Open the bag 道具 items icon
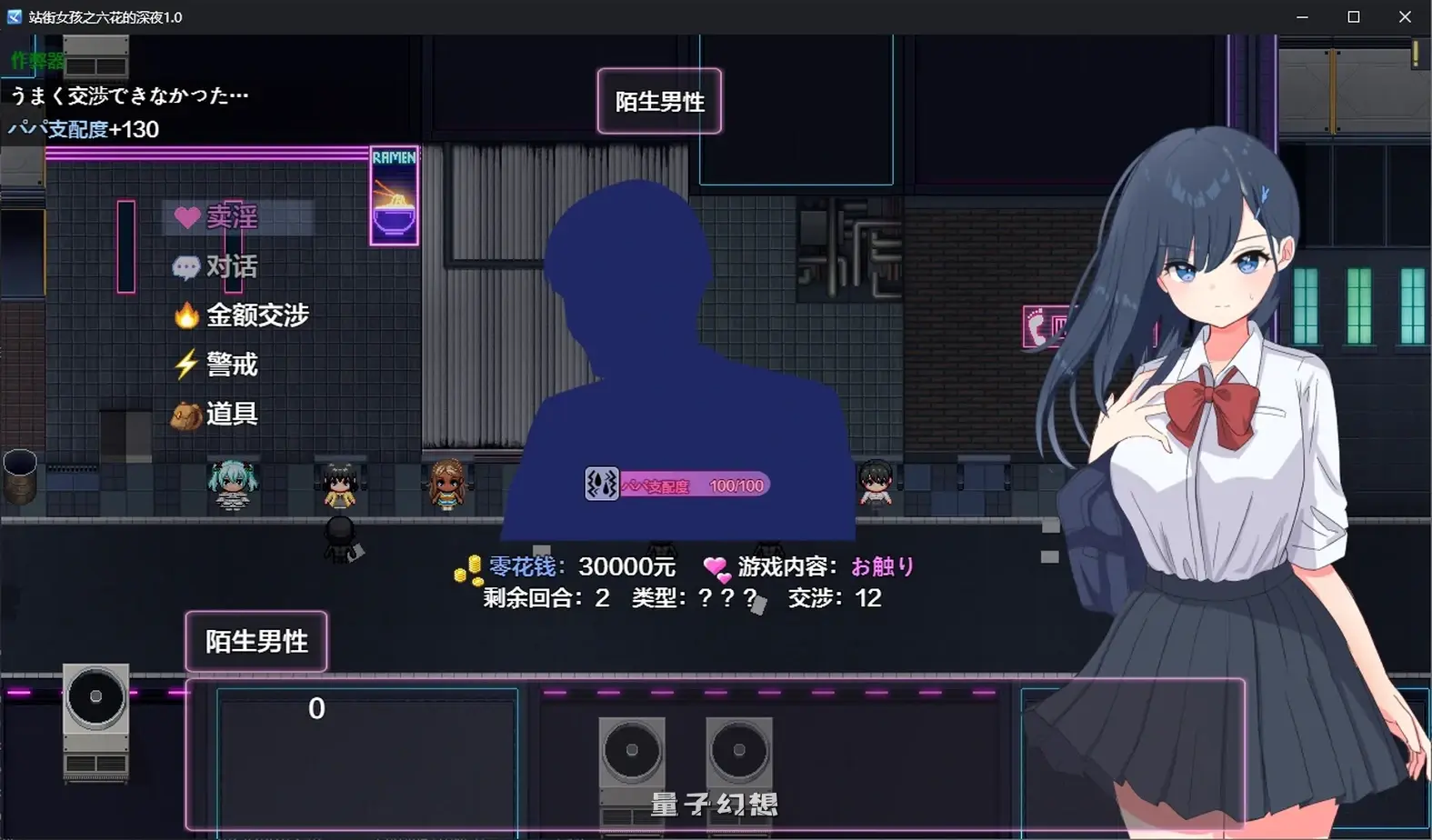The width and height of the screenshot is (1432, 840). [187, 415]
